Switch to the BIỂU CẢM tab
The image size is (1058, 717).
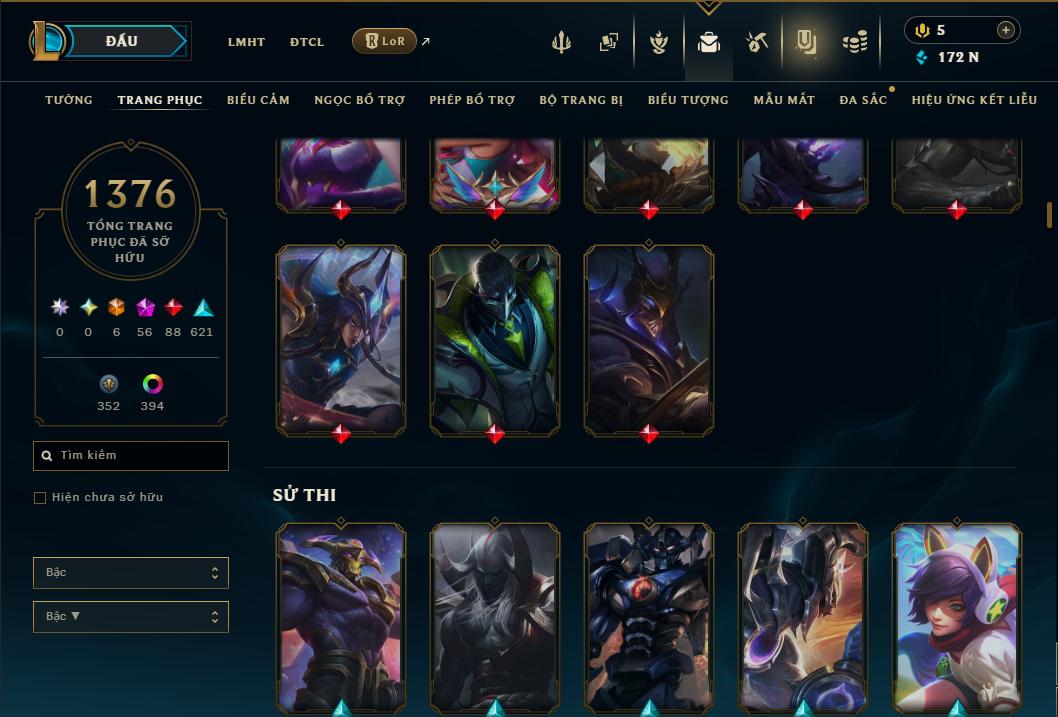click(258, 100)
